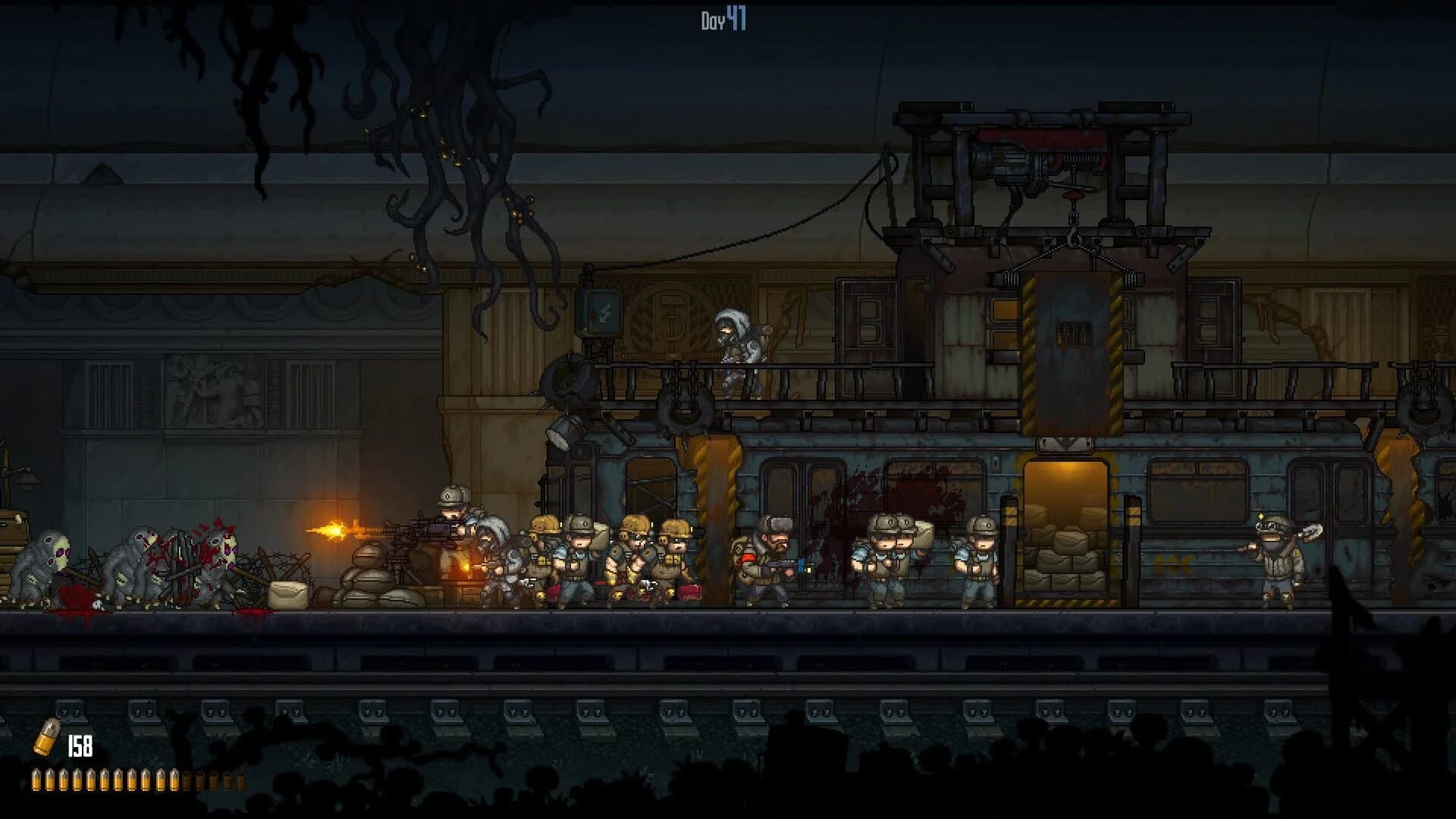Click the red winch hook hanging from the crane

[1074, 196]
